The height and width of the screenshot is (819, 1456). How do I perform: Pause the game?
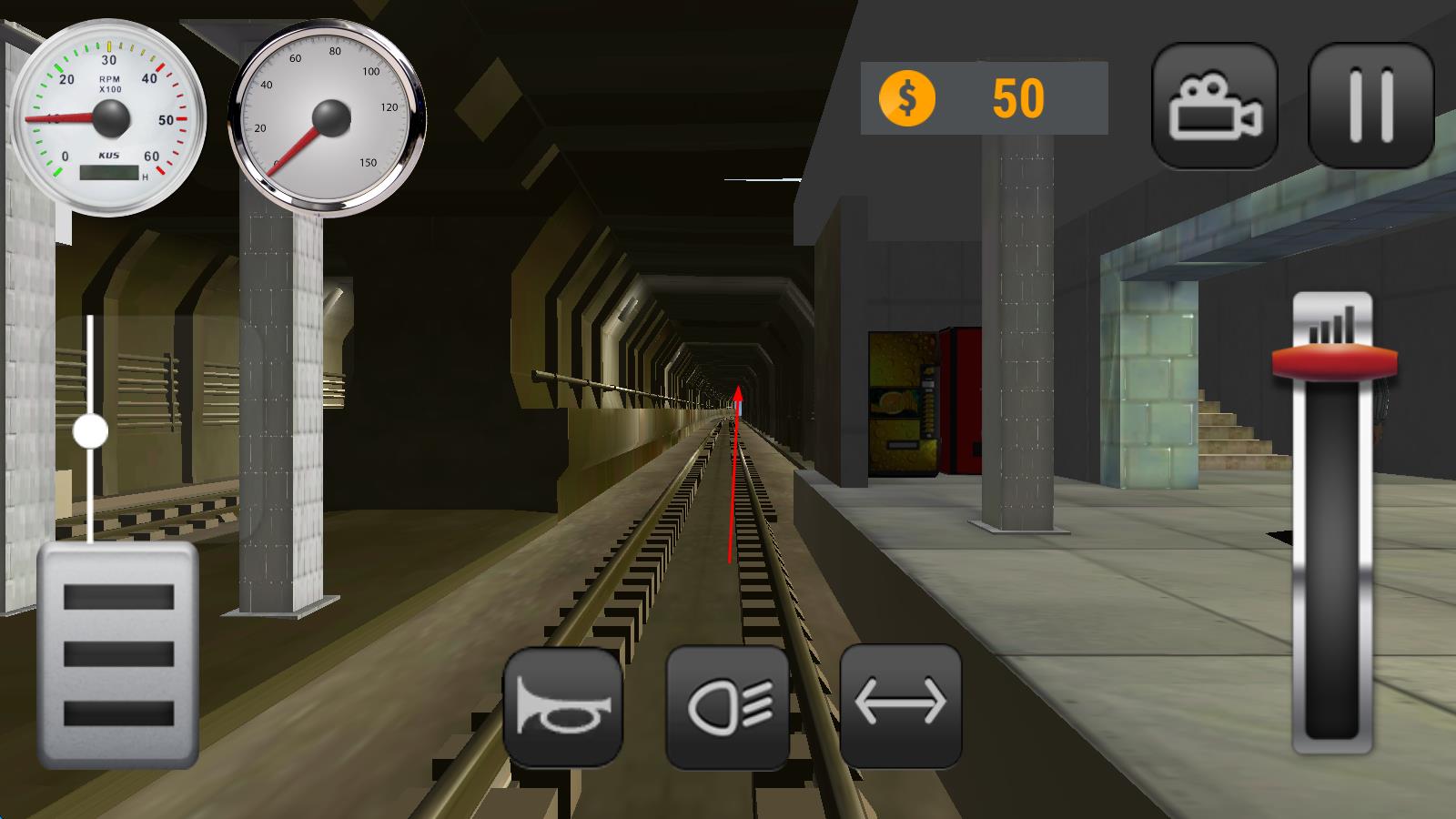point(1370,106)
